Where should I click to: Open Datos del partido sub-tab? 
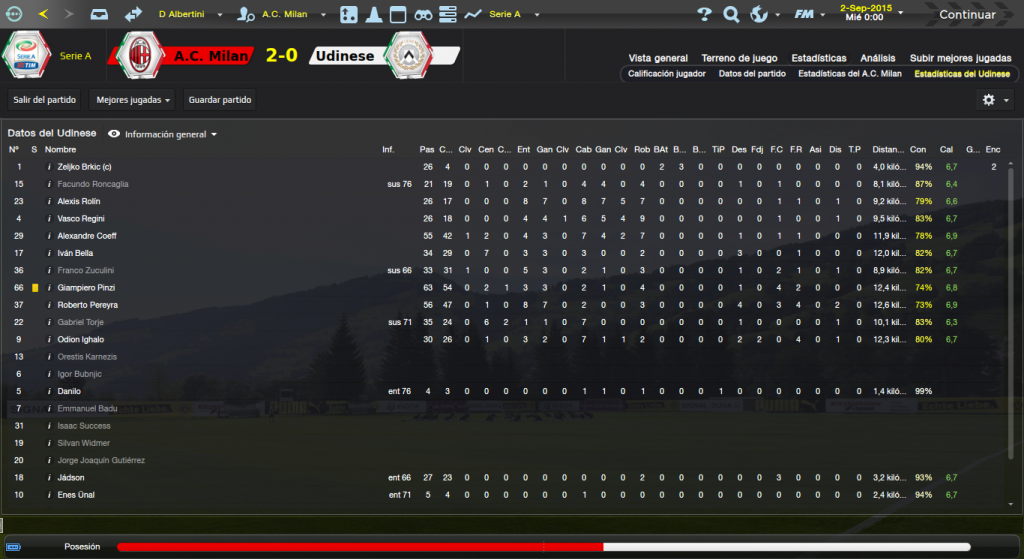[751, 74]
